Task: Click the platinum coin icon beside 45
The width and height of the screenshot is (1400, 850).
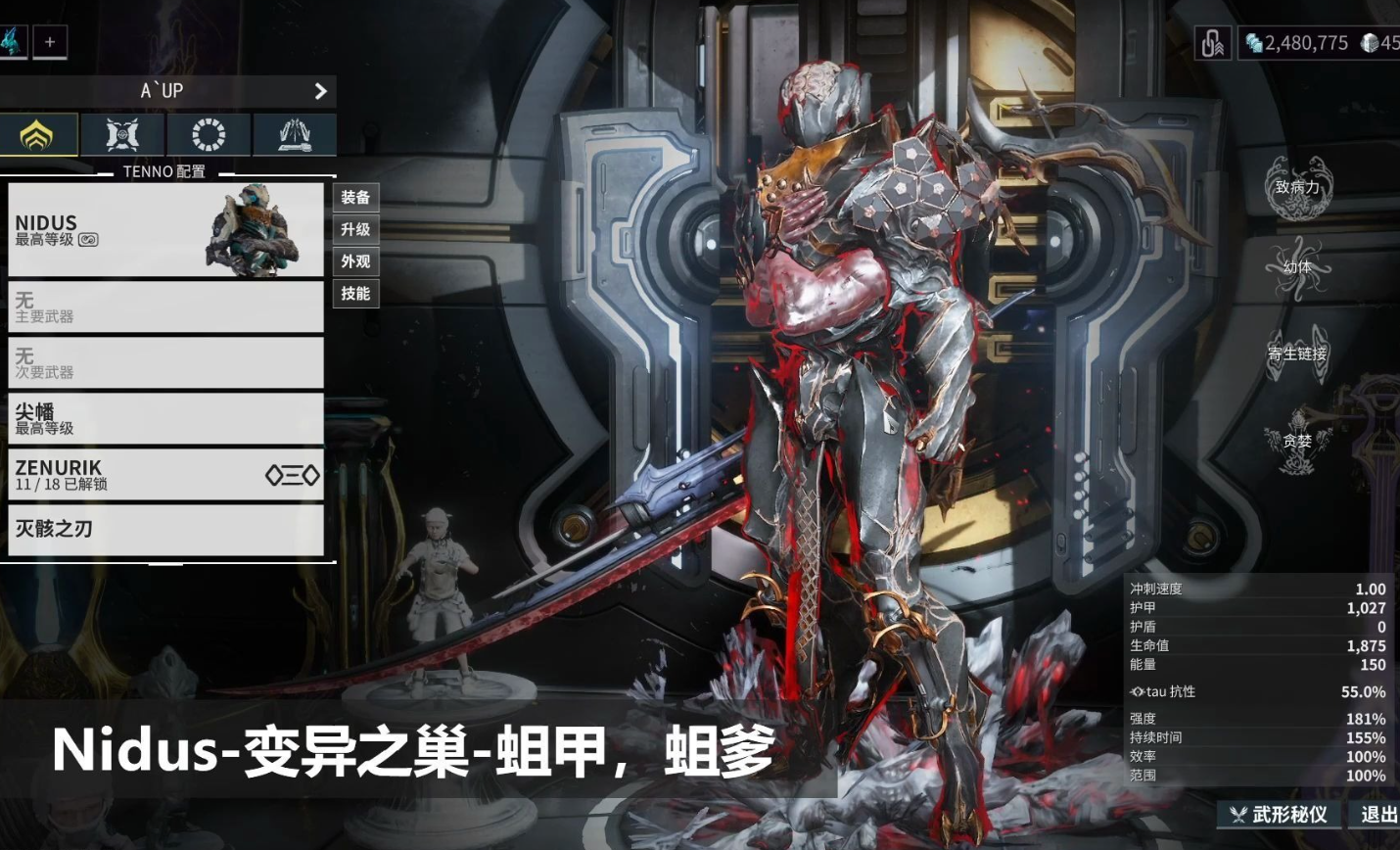Action: [1369, 42]
